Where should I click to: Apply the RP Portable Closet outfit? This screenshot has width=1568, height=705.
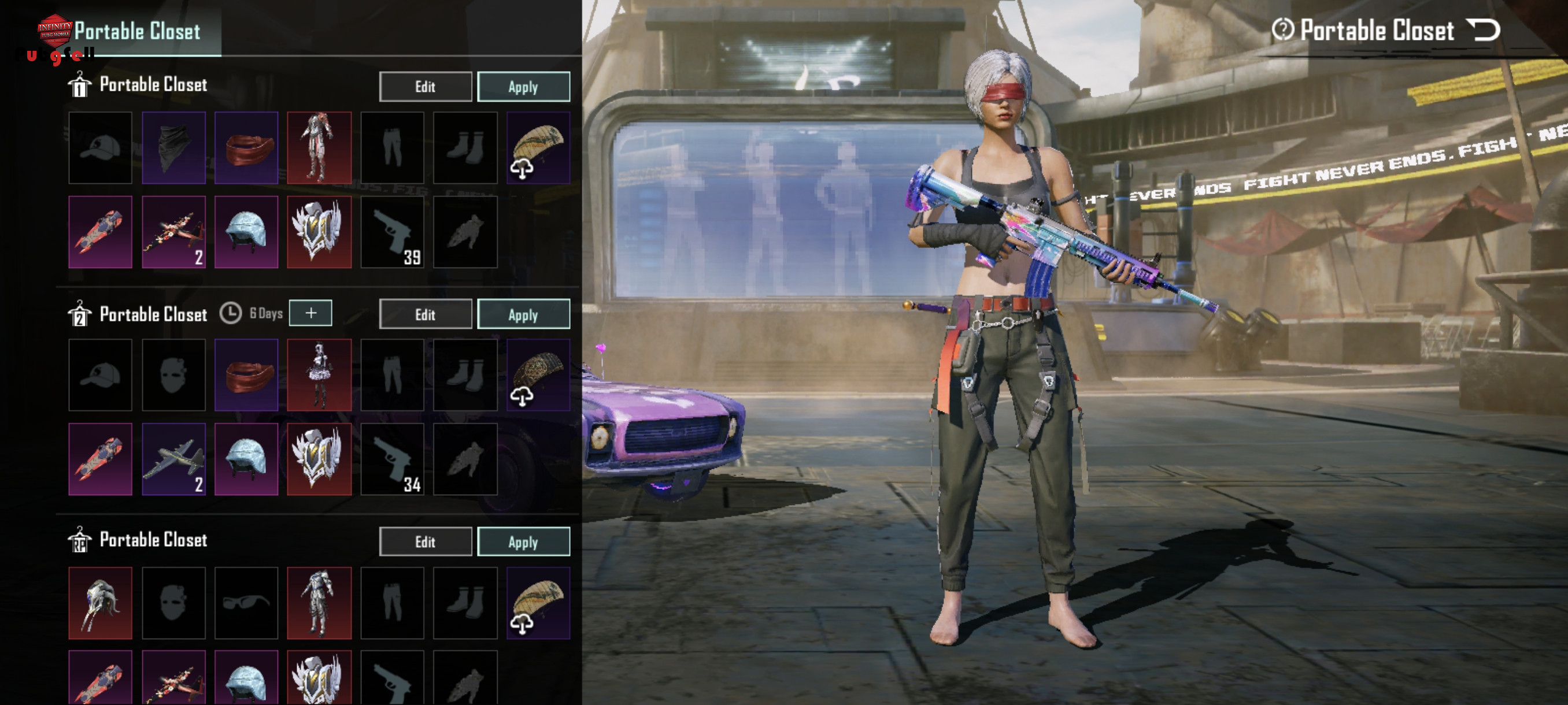[x=523, y=541]
